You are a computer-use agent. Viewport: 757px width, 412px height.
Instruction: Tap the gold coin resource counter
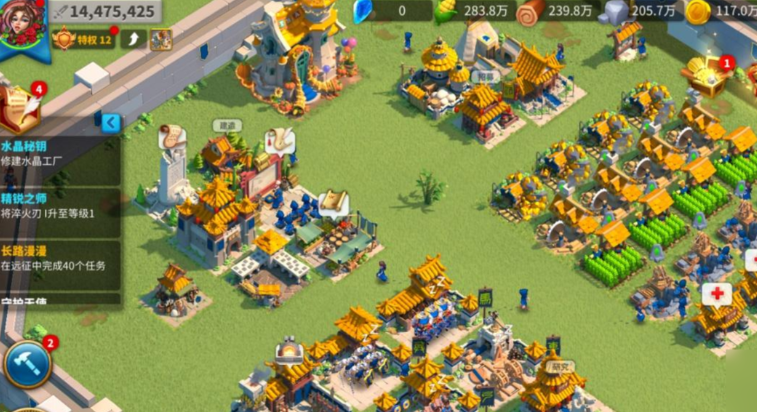click(x=725, y=11)
